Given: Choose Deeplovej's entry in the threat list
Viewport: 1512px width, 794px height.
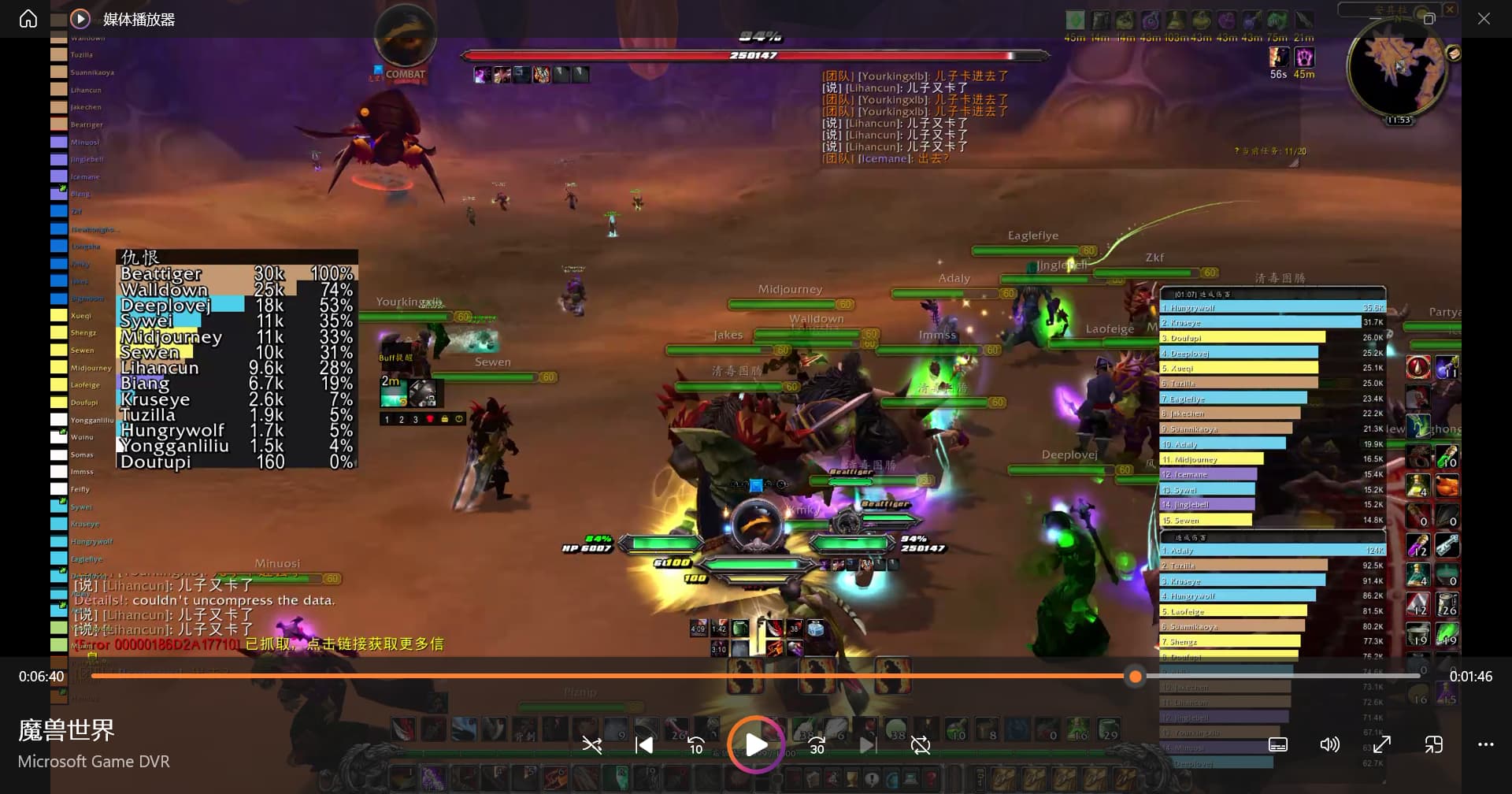Looking at the screenshot, I should click(x=236, y=306).
